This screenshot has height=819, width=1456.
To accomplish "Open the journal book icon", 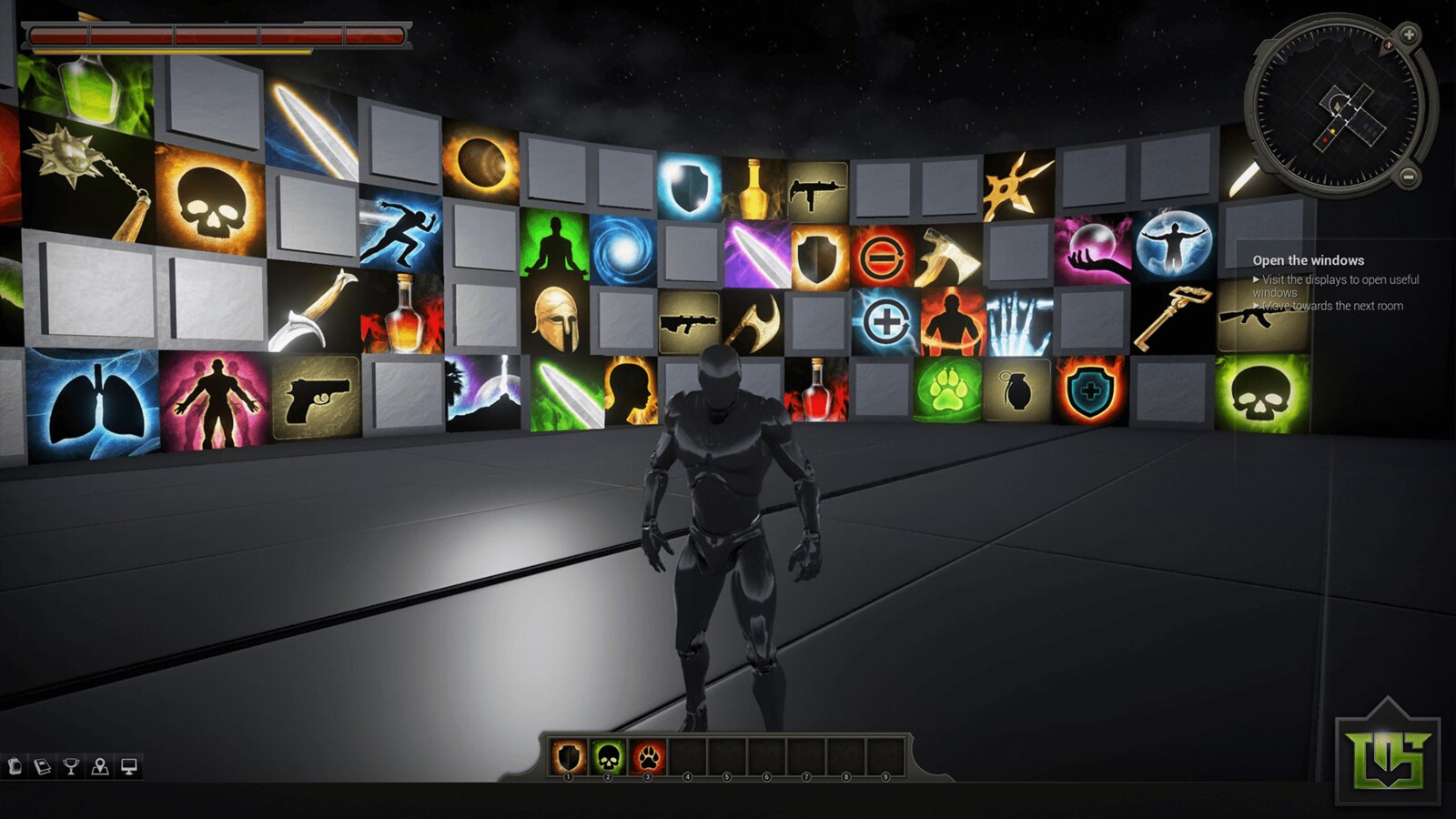I will coord(43,767).
